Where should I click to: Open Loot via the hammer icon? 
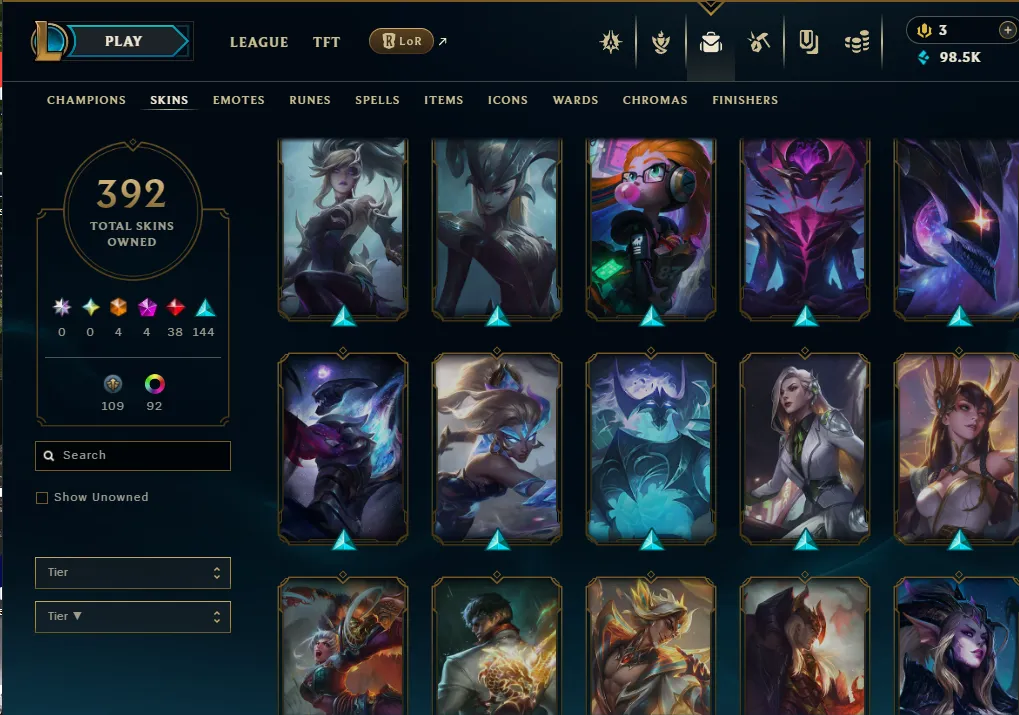[x=758, y=42]
